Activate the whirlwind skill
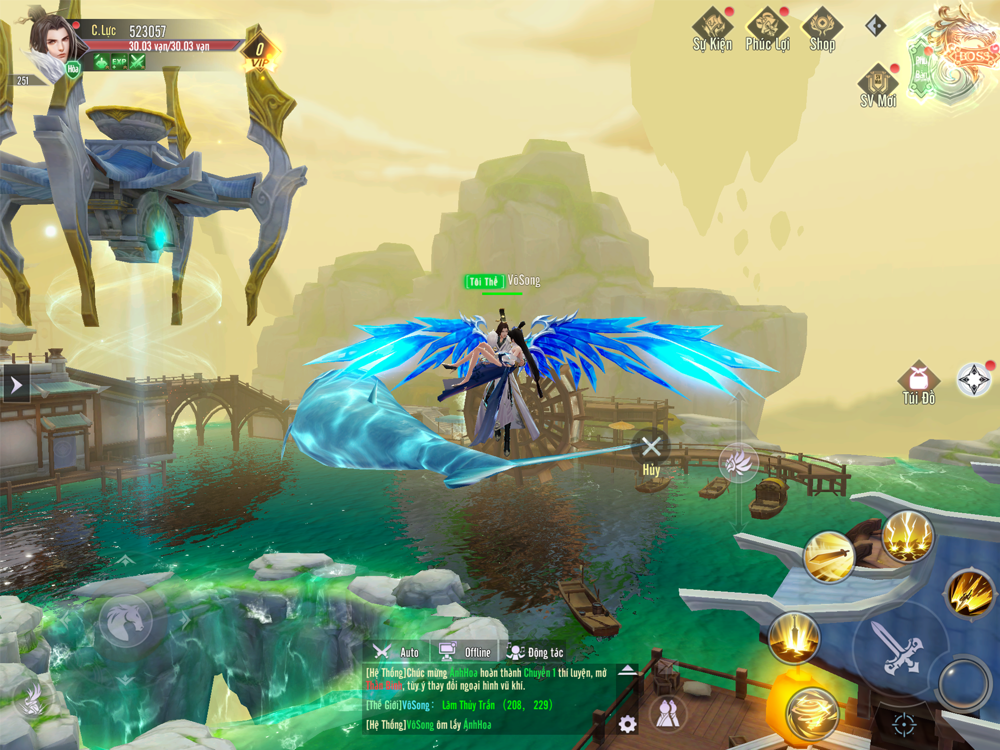 pos(810,713)
